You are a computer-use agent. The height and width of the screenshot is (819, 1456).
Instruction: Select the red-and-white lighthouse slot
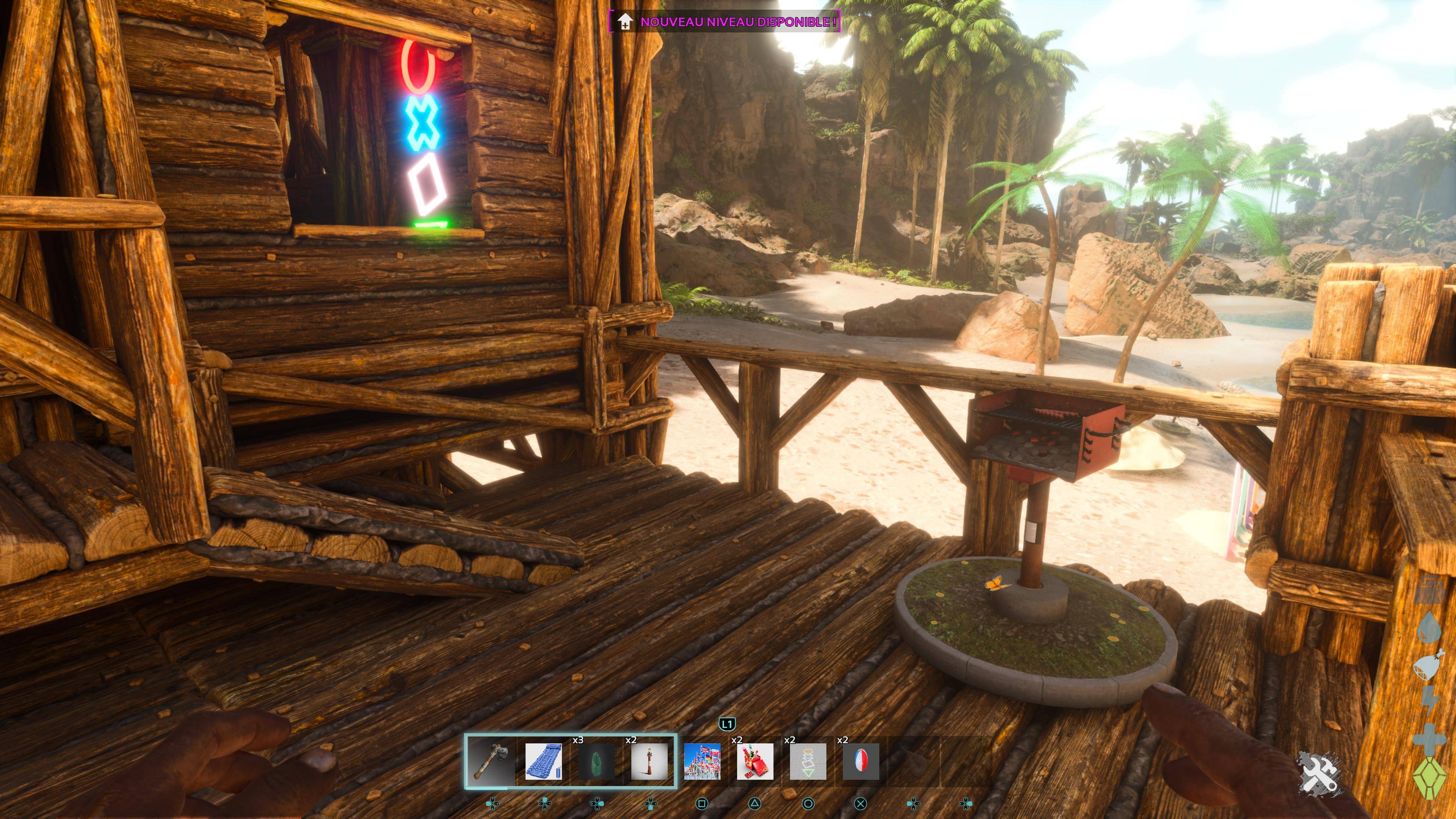pos(649,761)
